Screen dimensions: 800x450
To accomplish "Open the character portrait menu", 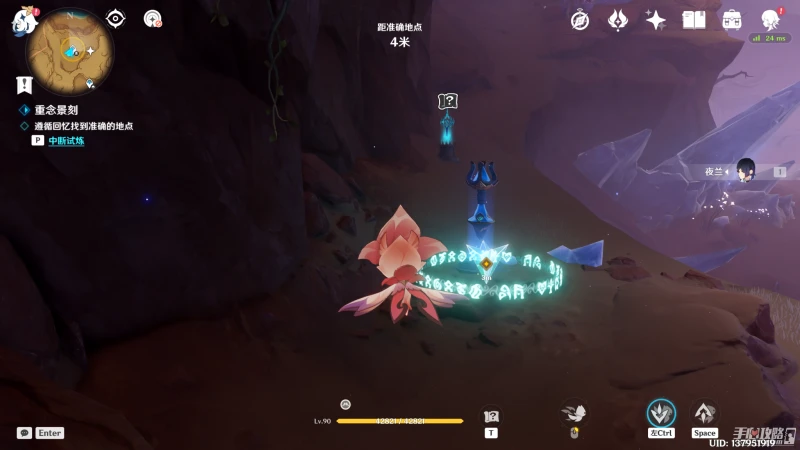I will pyautogui.click(x=771, y=20).
